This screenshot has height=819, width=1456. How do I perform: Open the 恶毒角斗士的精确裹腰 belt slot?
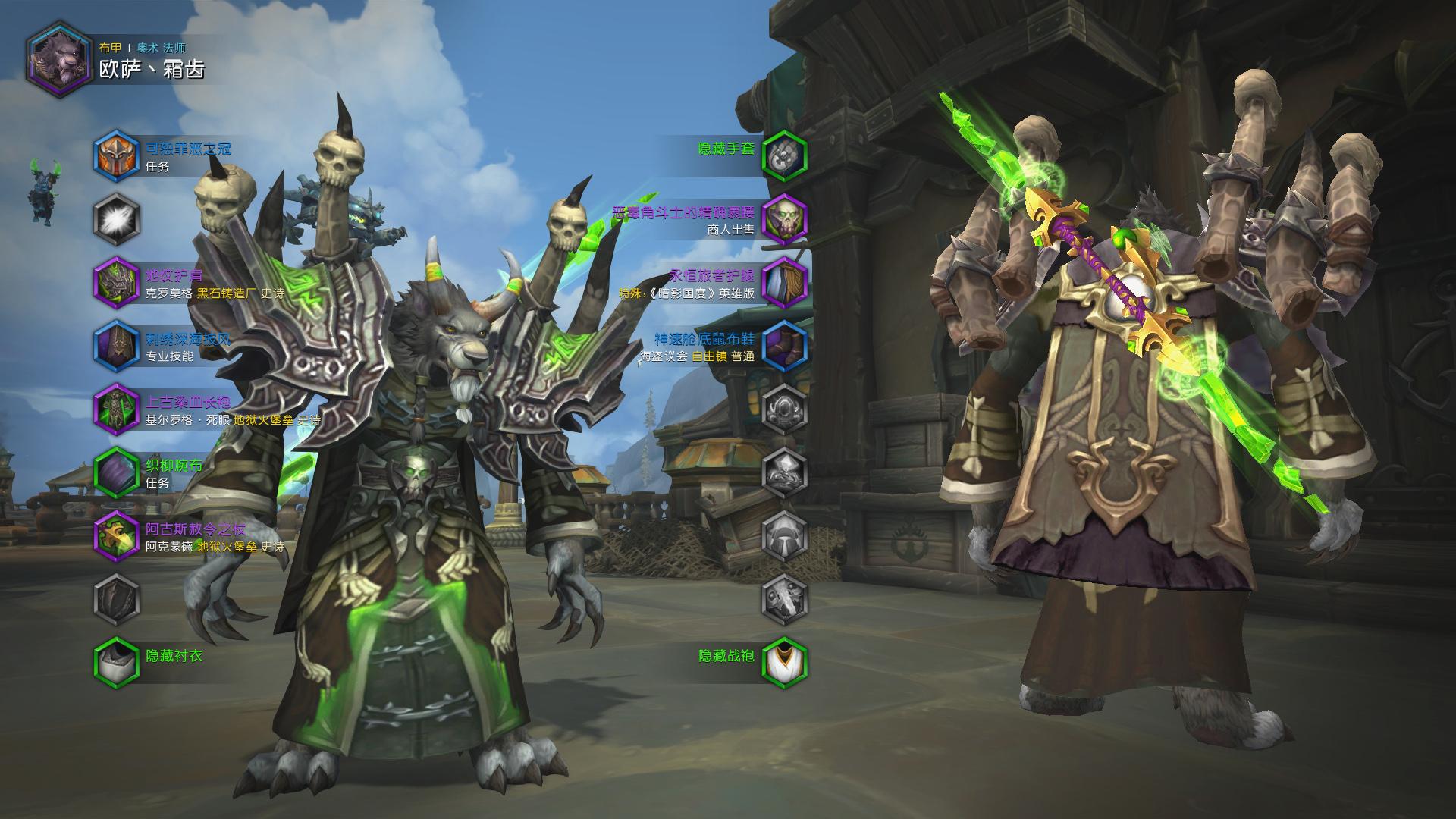(x=784, y=219)
